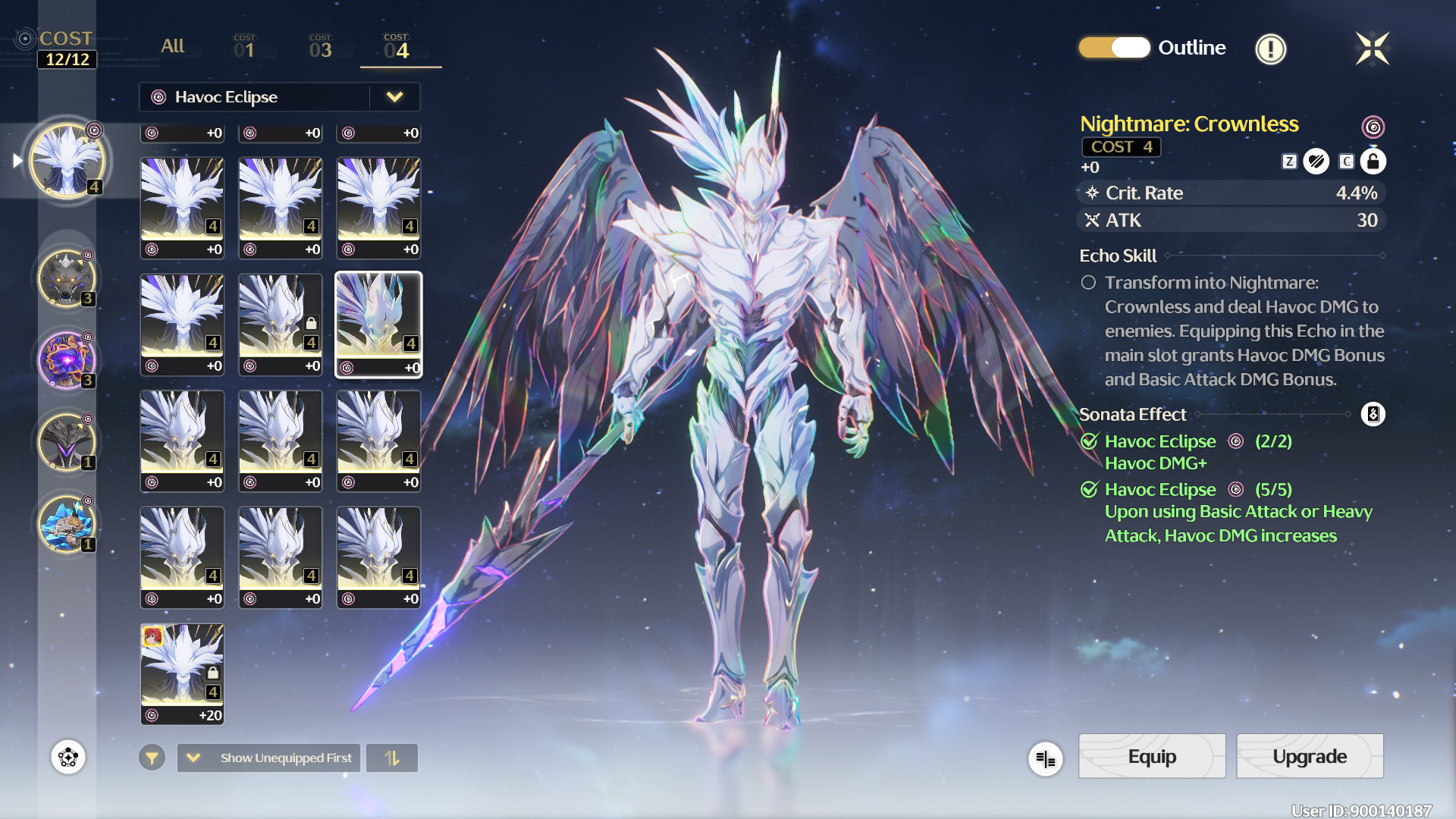The width and height of the screenshot is (1456, 819).
Task: Toggle the lock icon on this echo
Action: coord(1373,162)
